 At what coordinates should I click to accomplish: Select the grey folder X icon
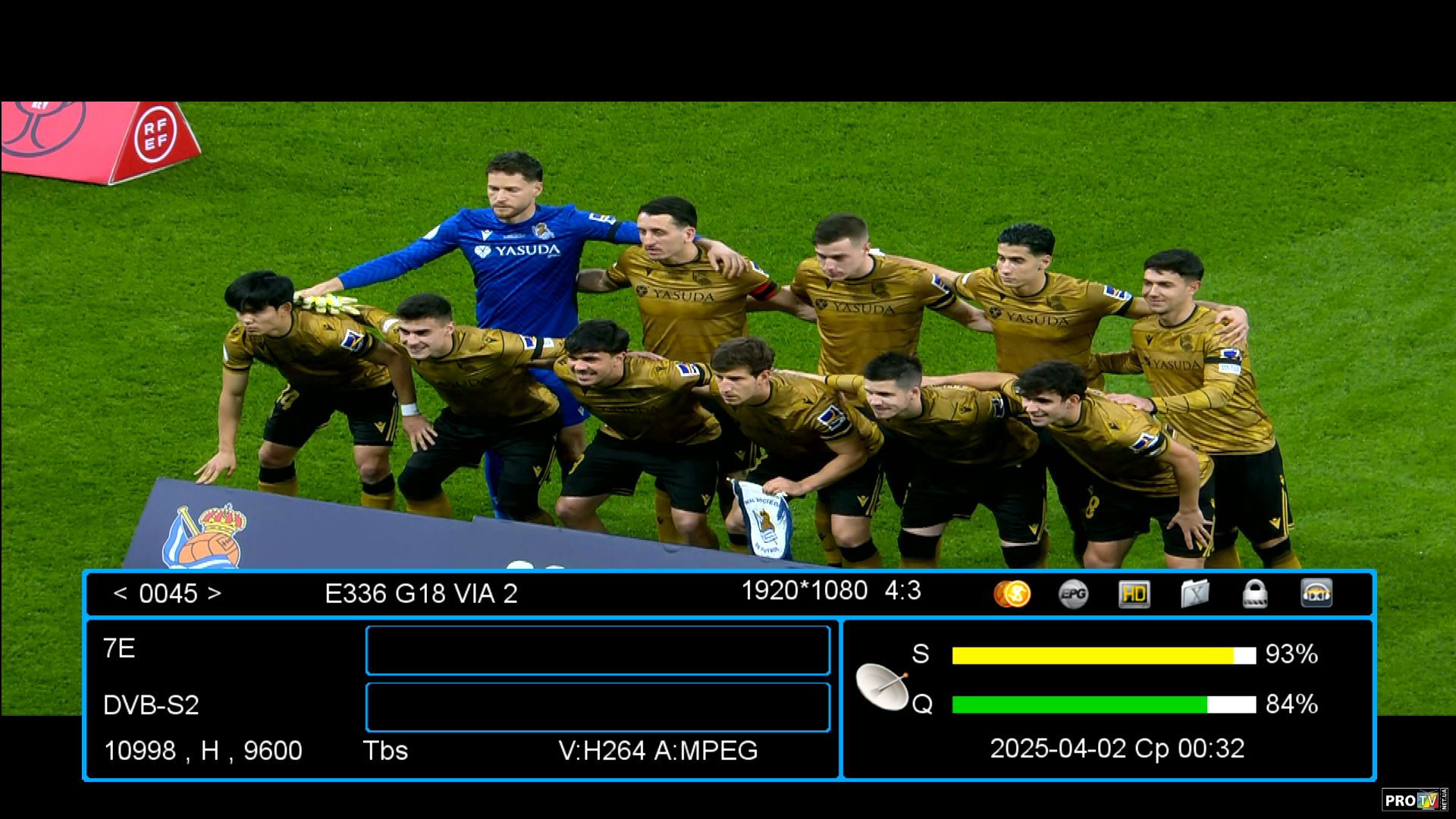pyautogui.click(x=1194, y=594)
